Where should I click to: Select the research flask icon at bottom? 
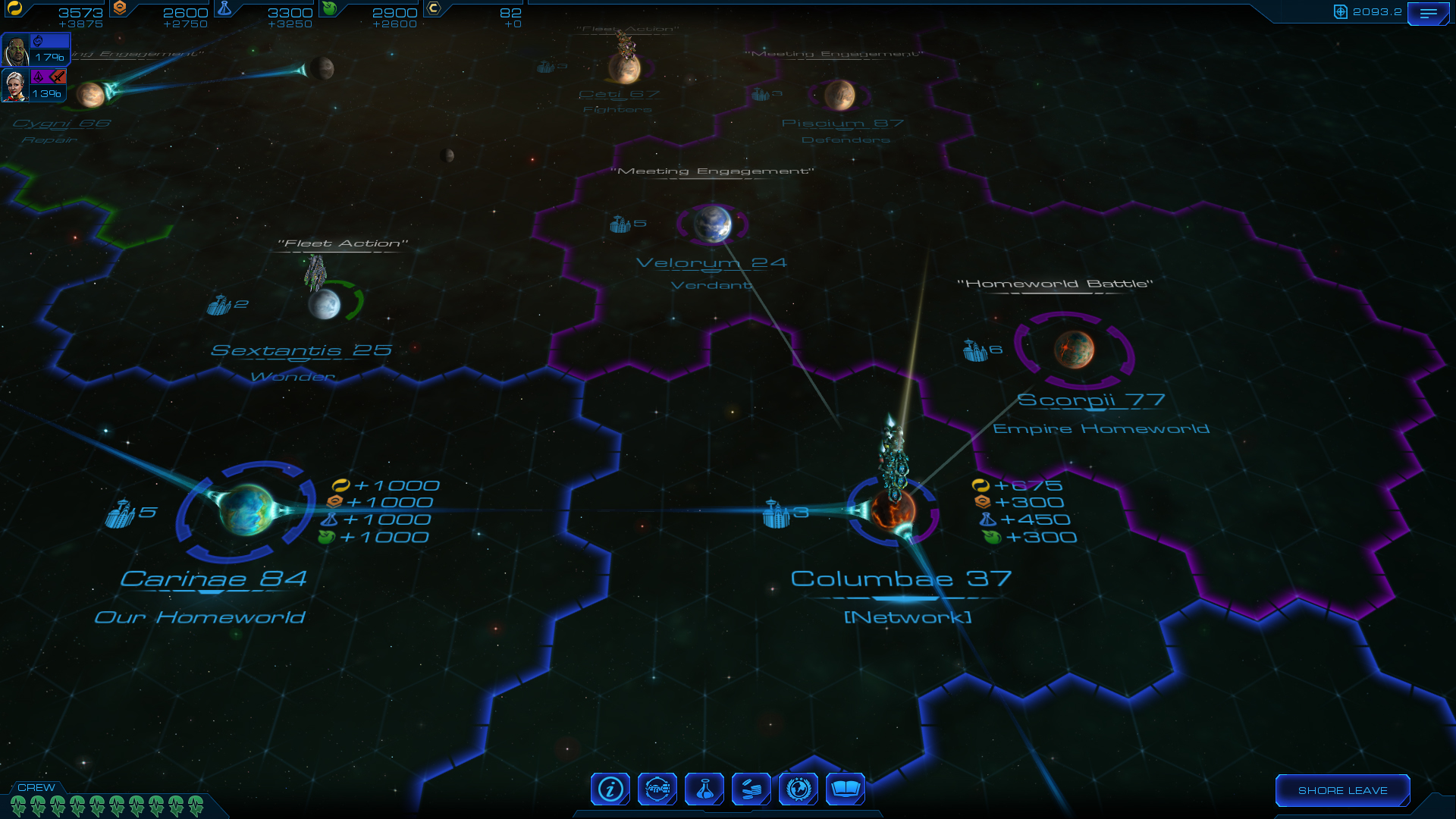tap(704, 789)
